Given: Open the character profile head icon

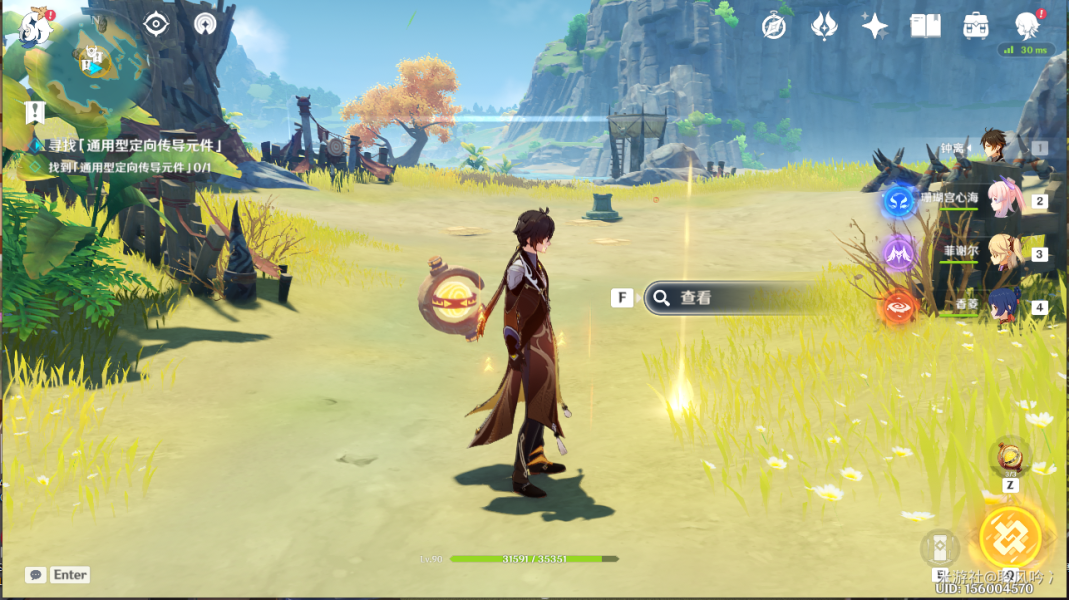Looking at the screenshot, I should [1027, 25].
